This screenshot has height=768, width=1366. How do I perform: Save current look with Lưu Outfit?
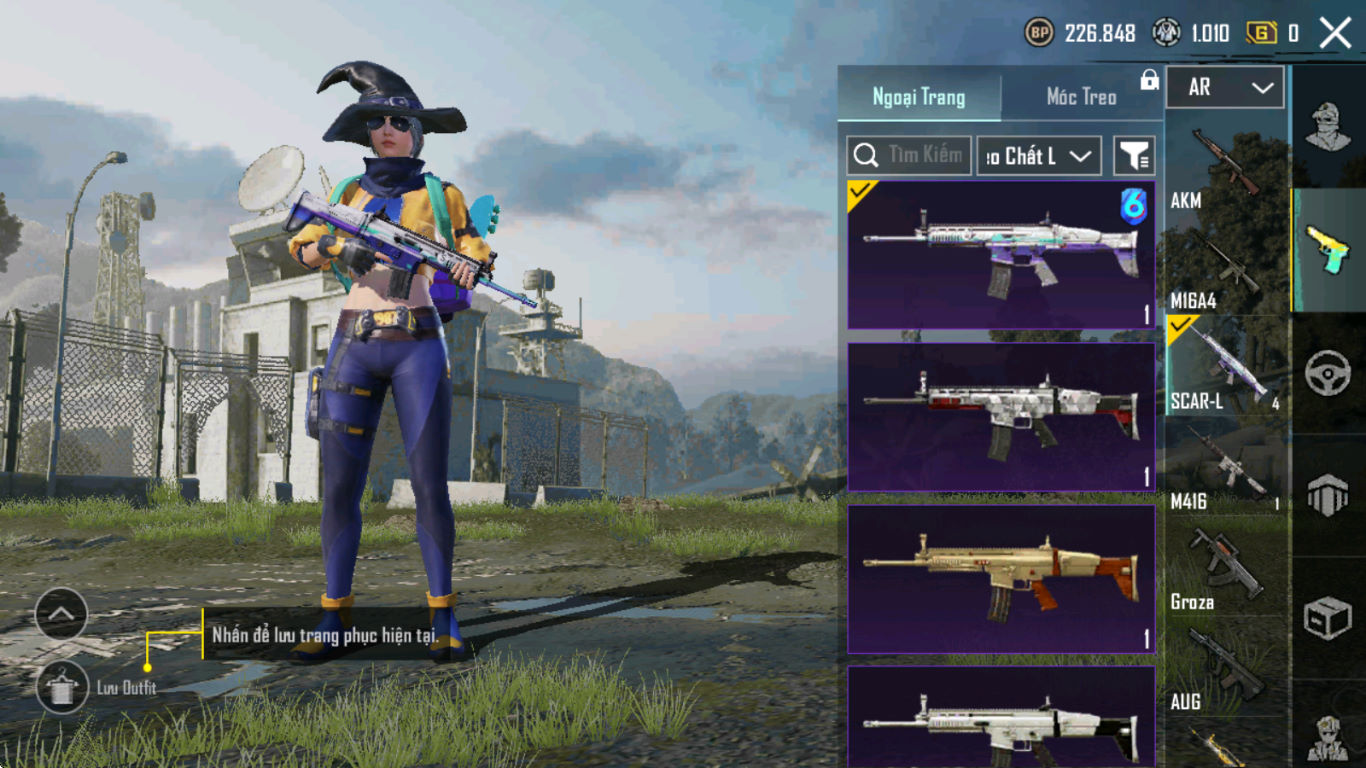click(x=62, y=687)
